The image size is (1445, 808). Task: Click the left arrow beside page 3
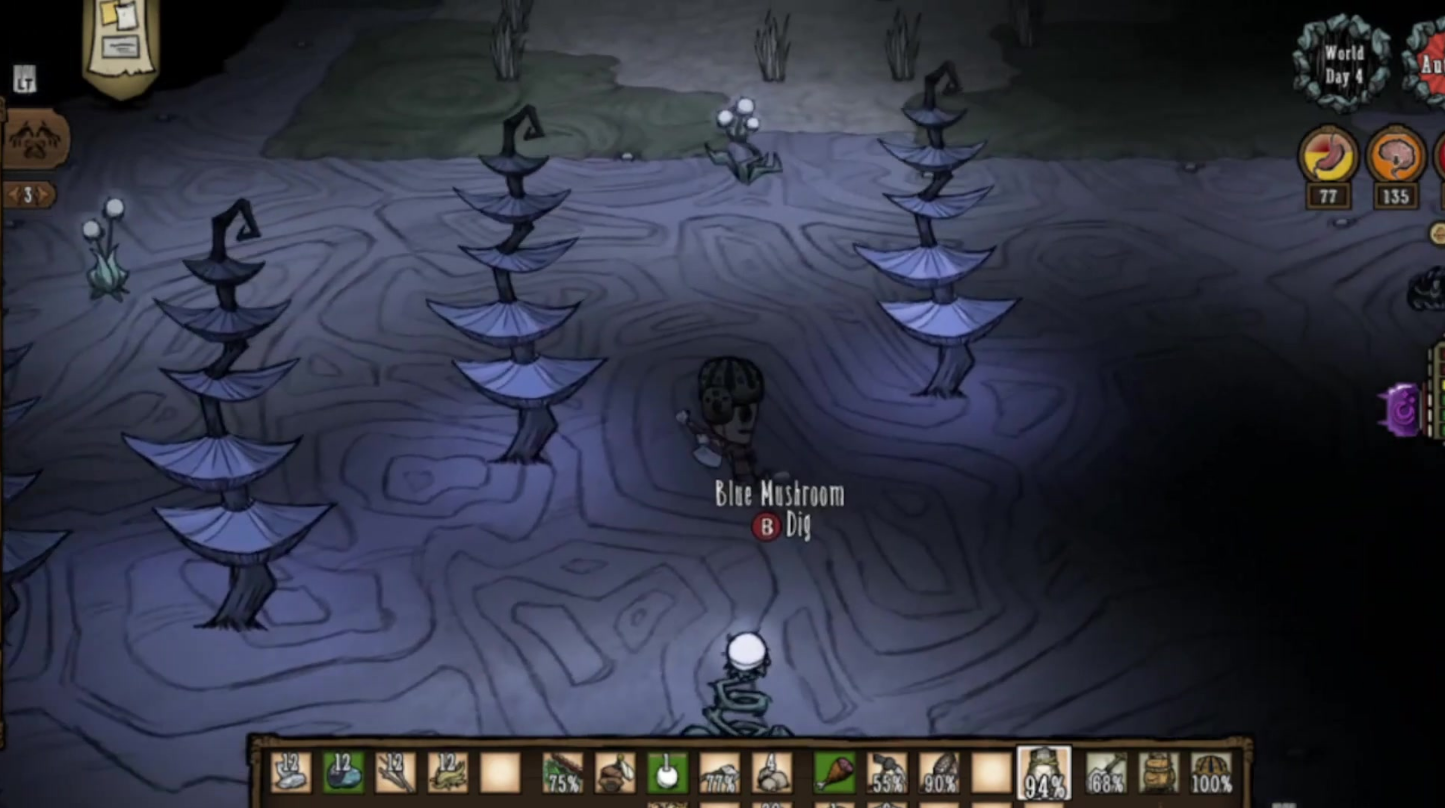(10, 195)
